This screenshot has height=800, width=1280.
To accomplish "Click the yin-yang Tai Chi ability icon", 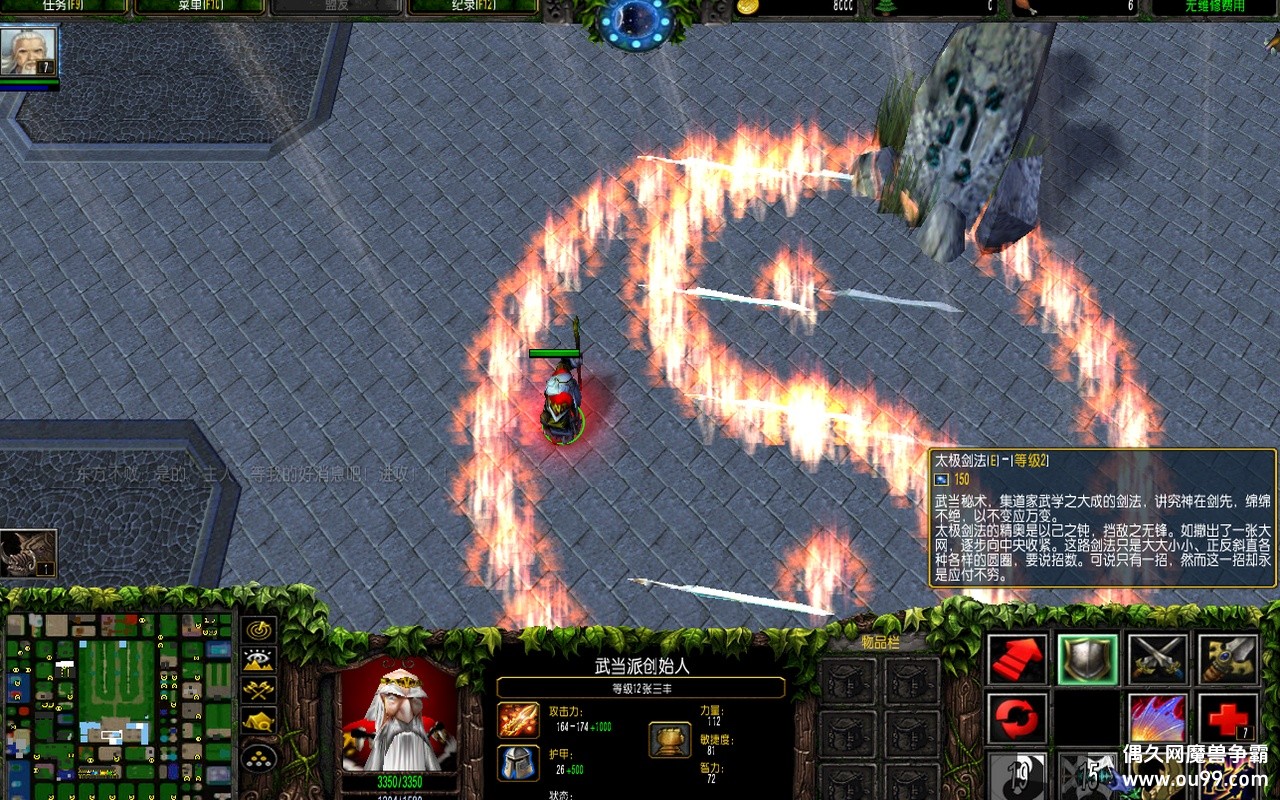I will 1018,777.
